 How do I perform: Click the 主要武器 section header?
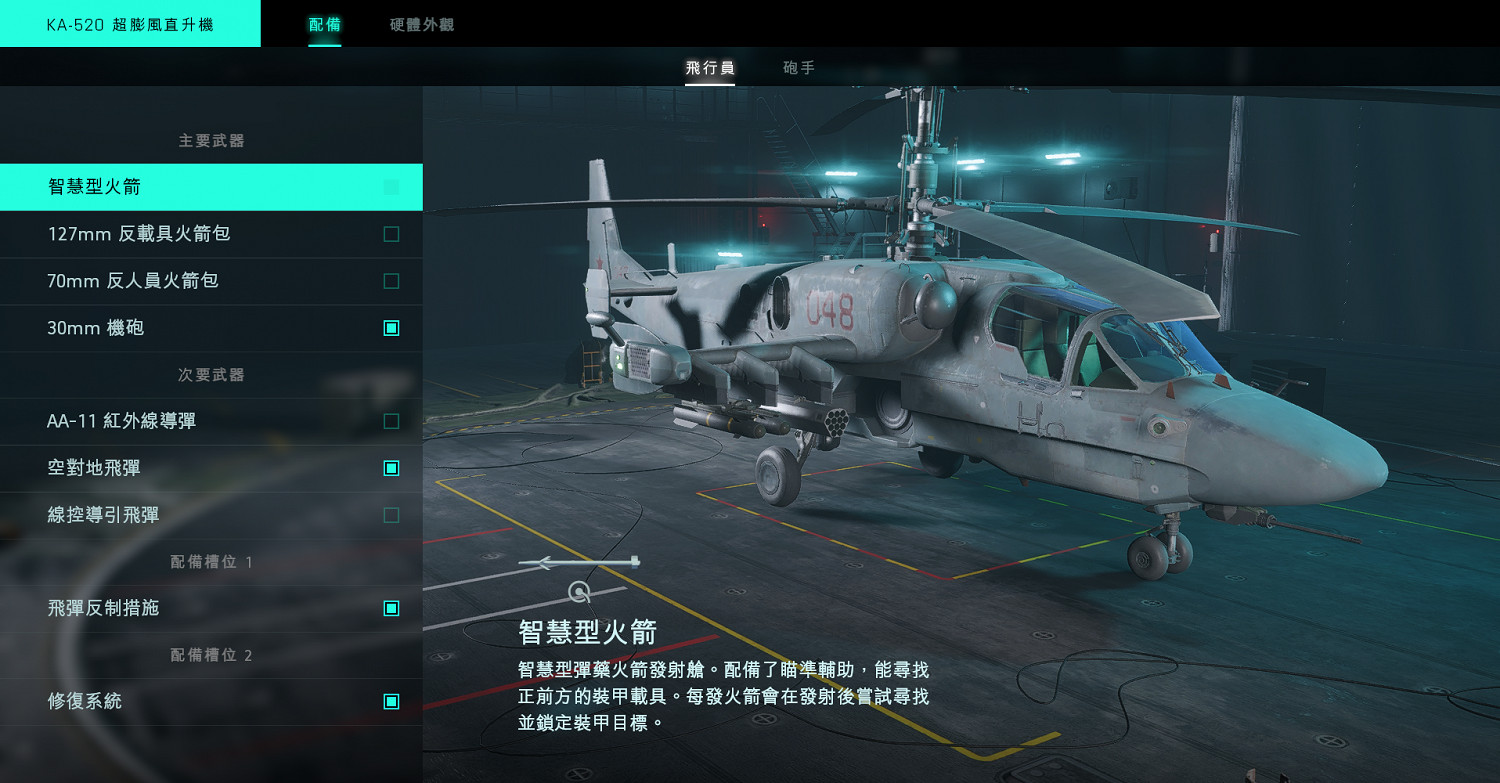[211, 141]
